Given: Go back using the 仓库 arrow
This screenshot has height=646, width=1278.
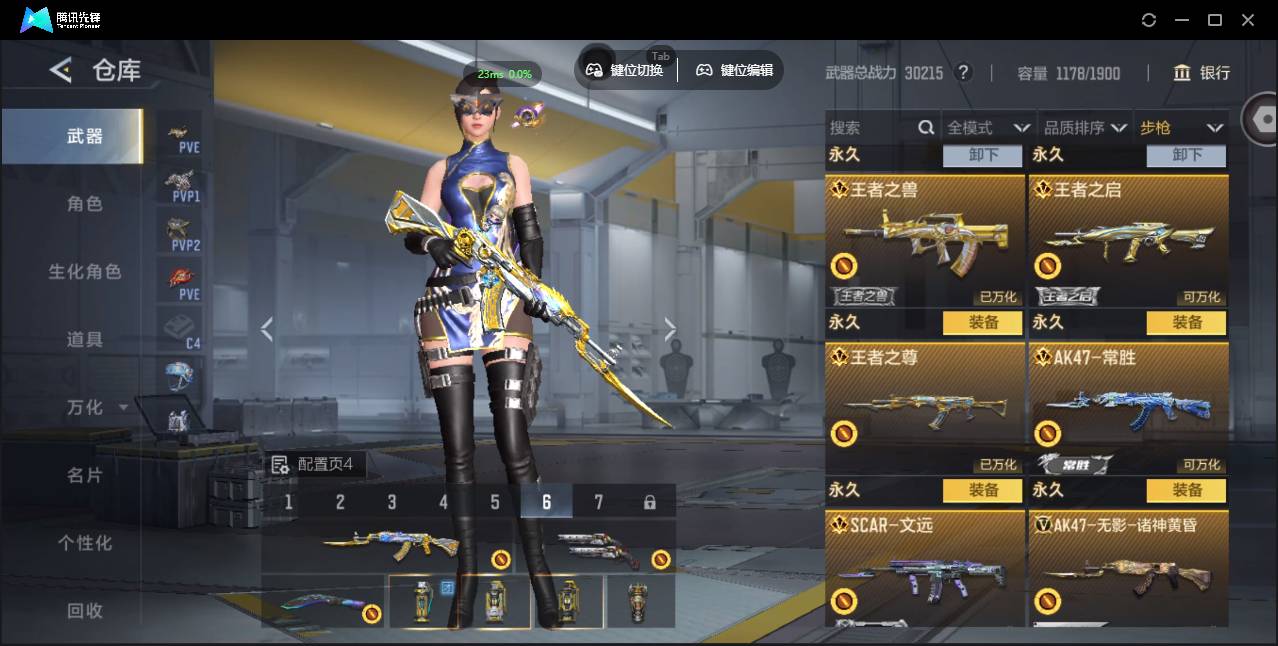Looking at the screenshot, I should pyautogui.click(x=61, y=70).
